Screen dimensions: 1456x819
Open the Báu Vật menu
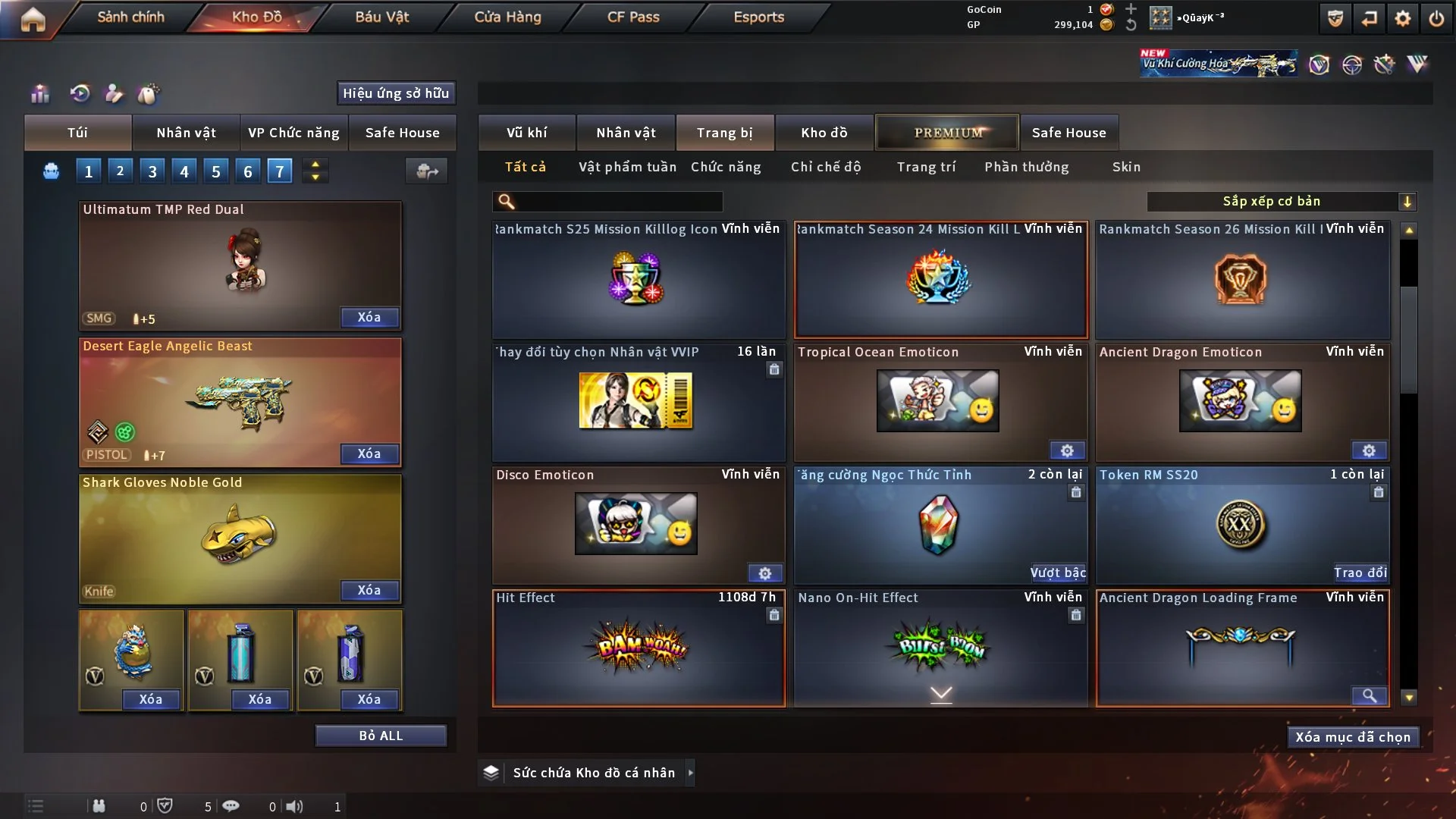pyautogui.click(x=381, y=17)
